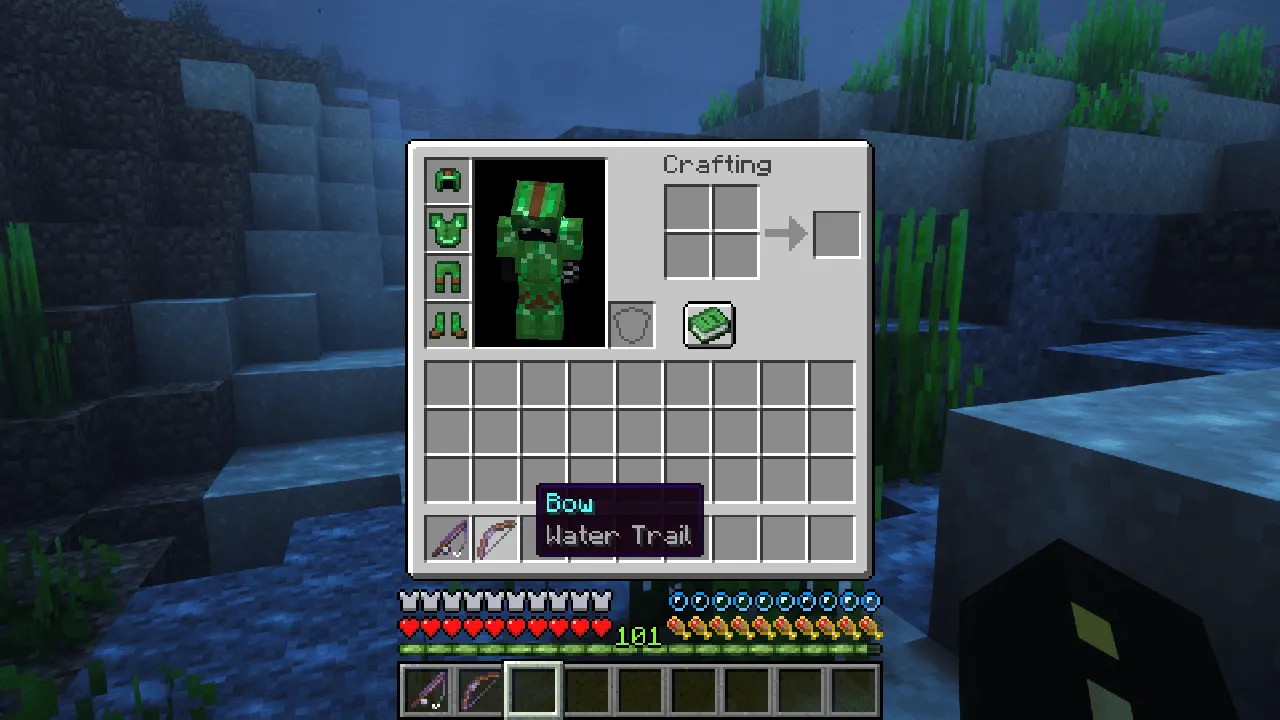
Task: Select the enchanted fishing rod item
Action: (448, 537)
